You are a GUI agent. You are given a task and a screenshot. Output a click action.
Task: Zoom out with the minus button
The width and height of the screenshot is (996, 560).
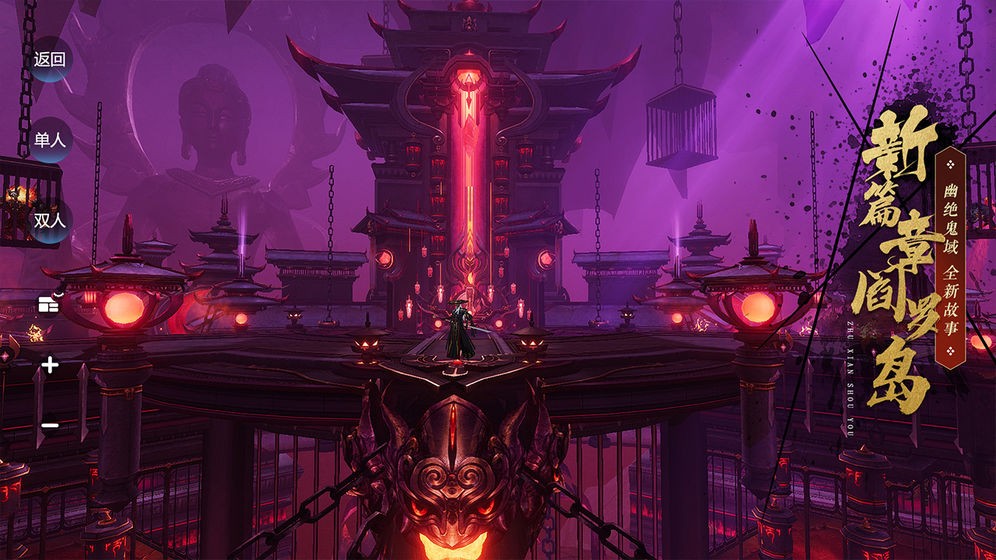[49, 426]
